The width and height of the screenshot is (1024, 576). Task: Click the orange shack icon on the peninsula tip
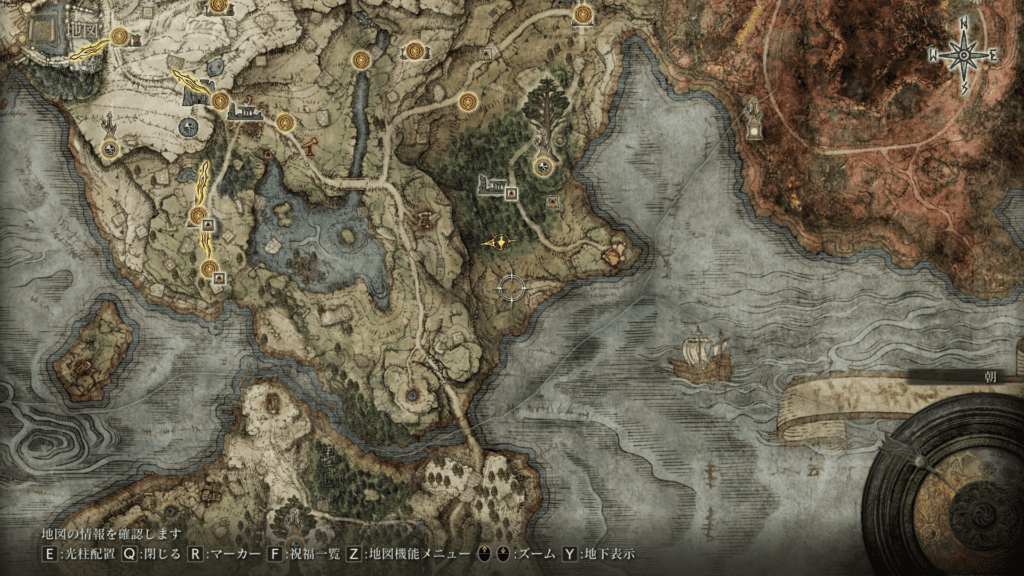(x=615, y=251)
